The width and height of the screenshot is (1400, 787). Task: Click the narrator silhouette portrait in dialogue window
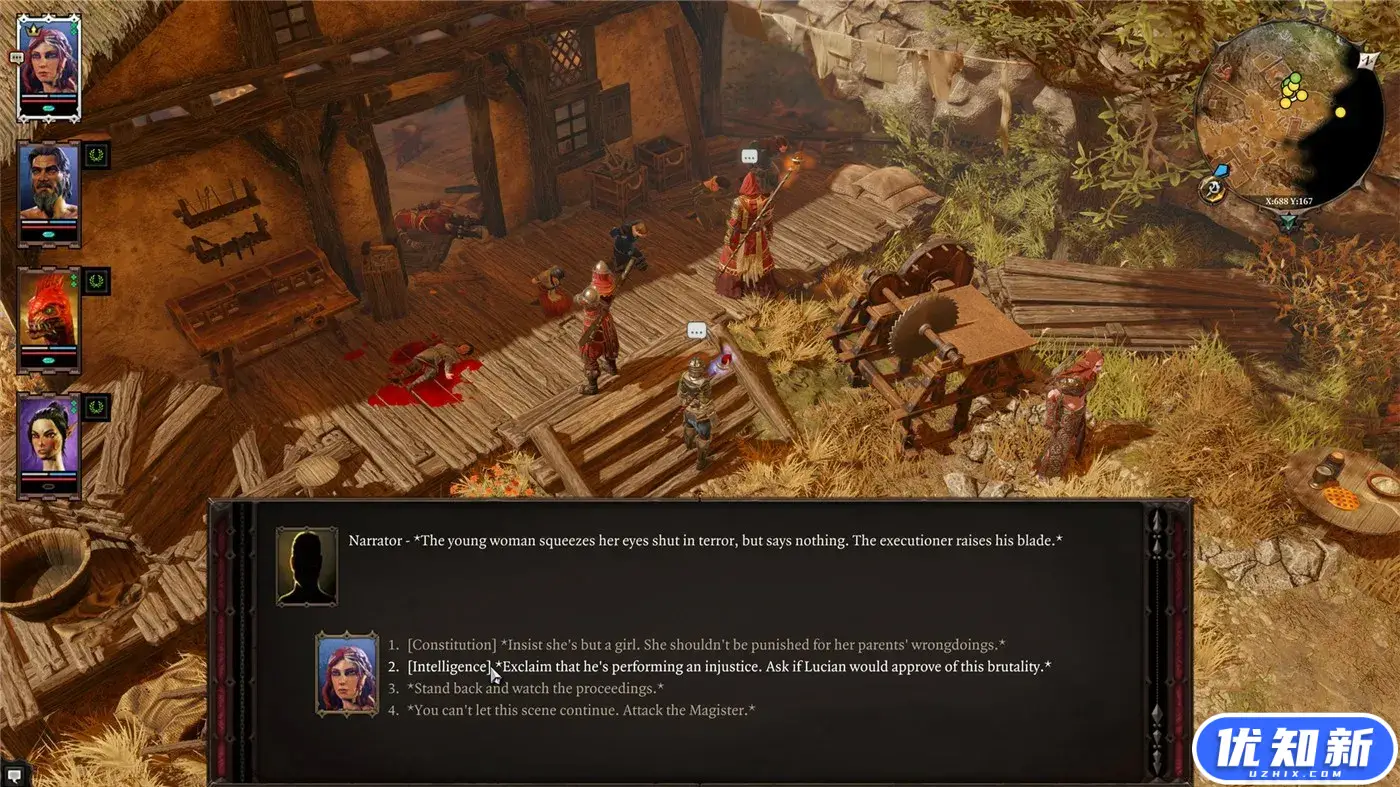(307, 565)
